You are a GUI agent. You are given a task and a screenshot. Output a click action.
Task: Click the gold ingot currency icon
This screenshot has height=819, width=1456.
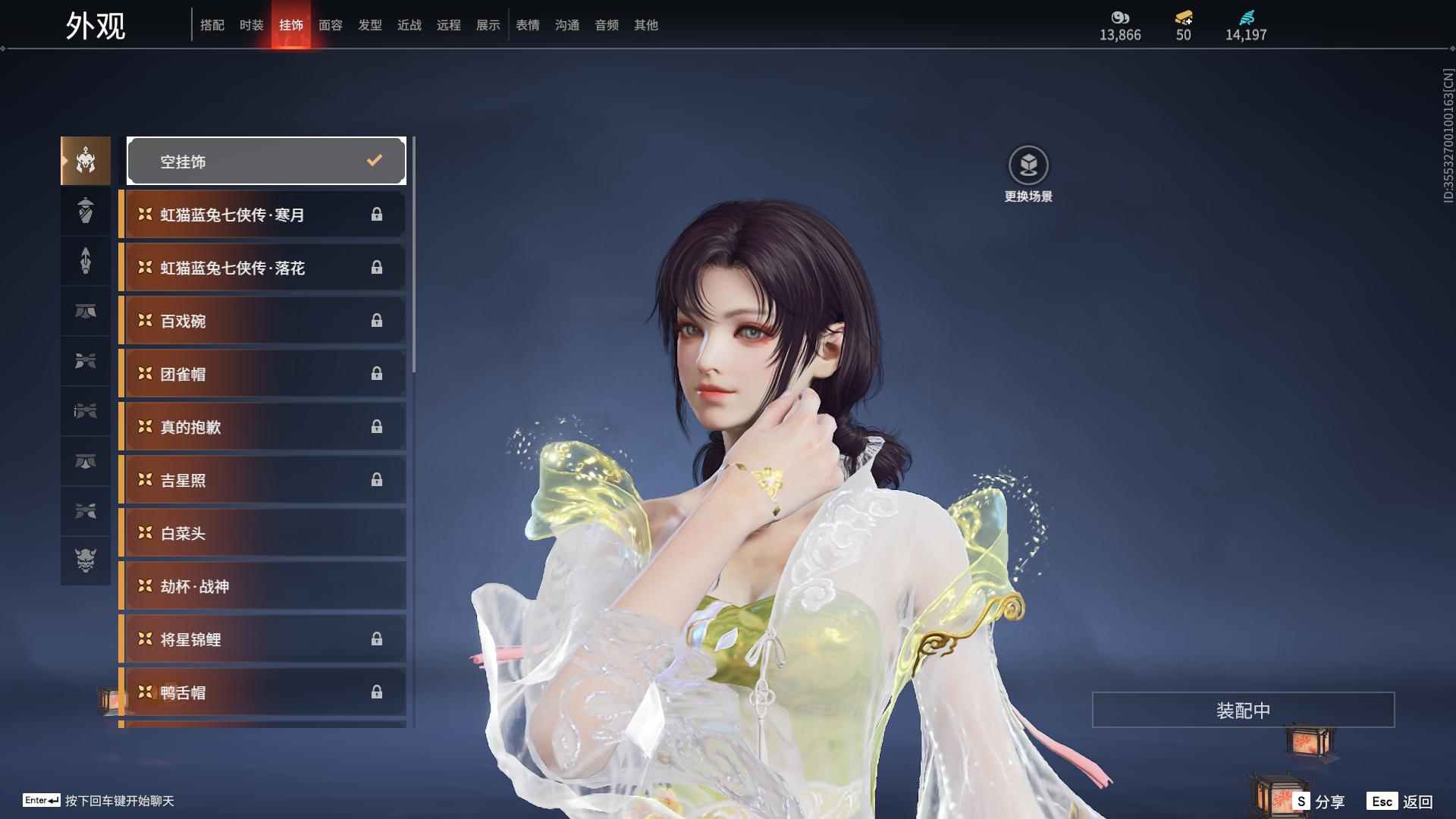point(1184,18)
